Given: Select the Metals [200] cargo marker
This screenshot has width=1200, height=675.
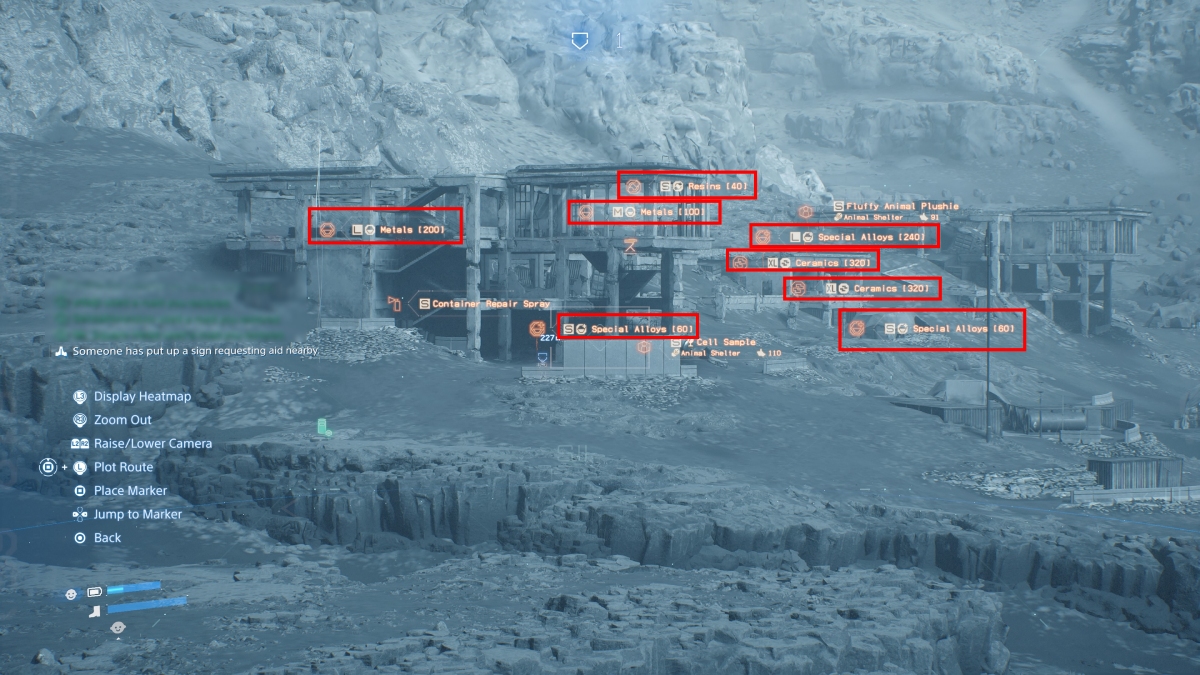Looking at the screenshot, I should click(x=385, y=229).
